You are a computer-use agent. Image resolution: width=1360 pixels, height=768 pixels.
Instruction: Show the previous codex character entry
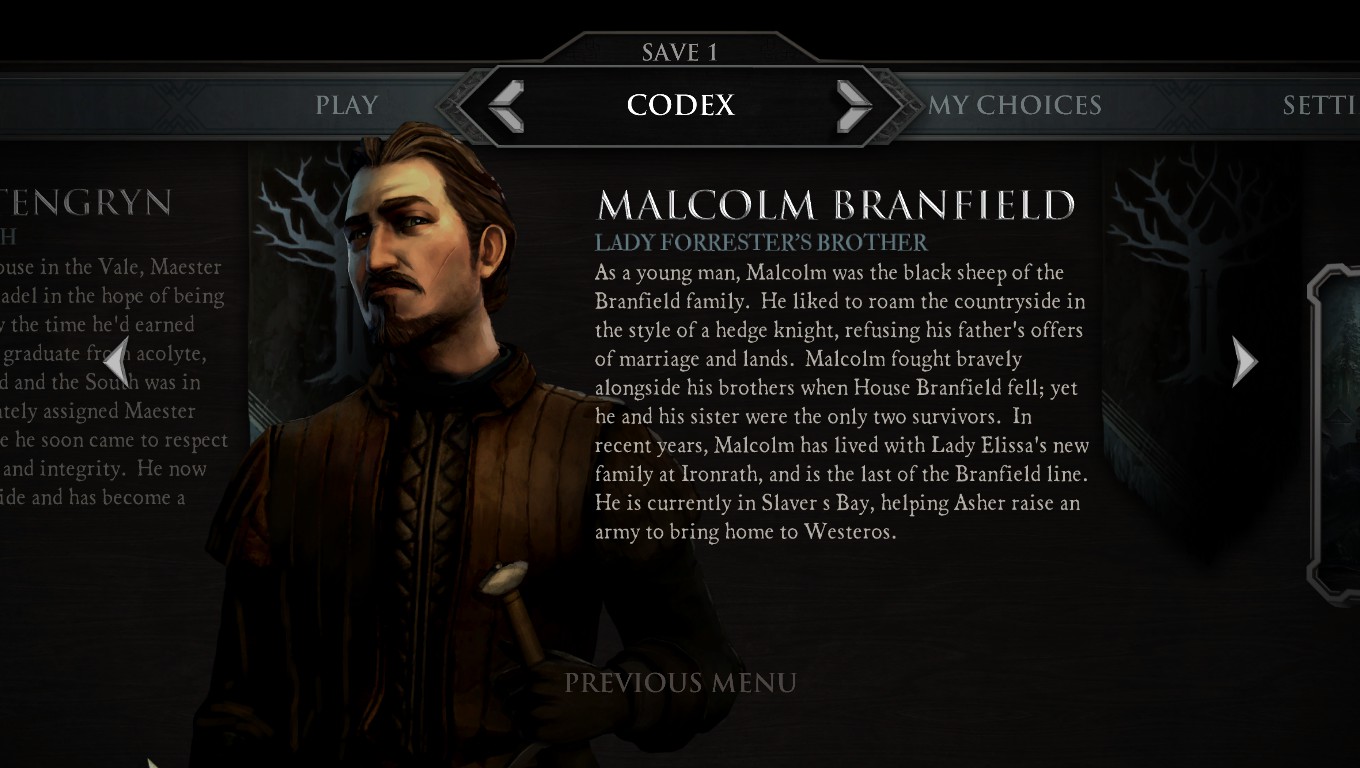(x=117, y=361)
